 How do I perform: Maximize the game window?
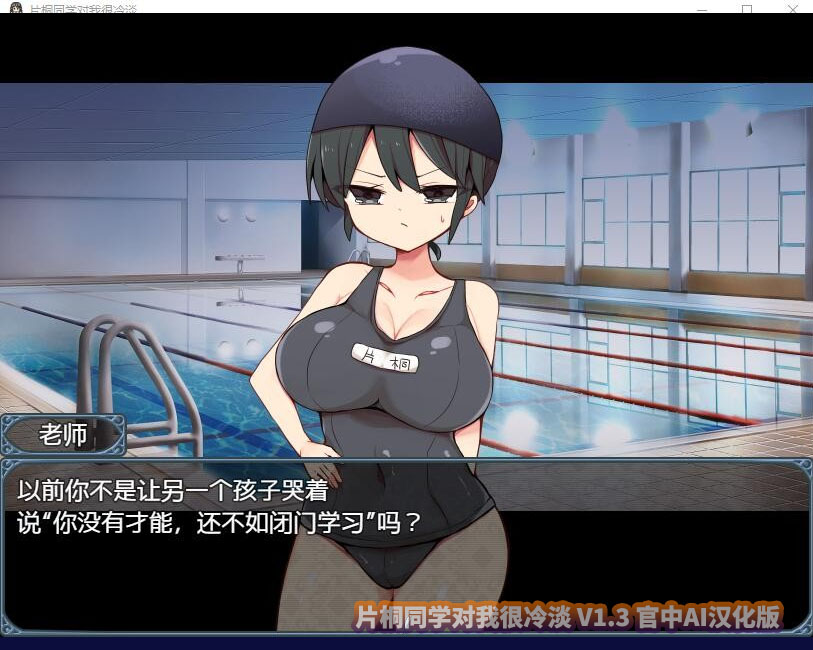747,7
